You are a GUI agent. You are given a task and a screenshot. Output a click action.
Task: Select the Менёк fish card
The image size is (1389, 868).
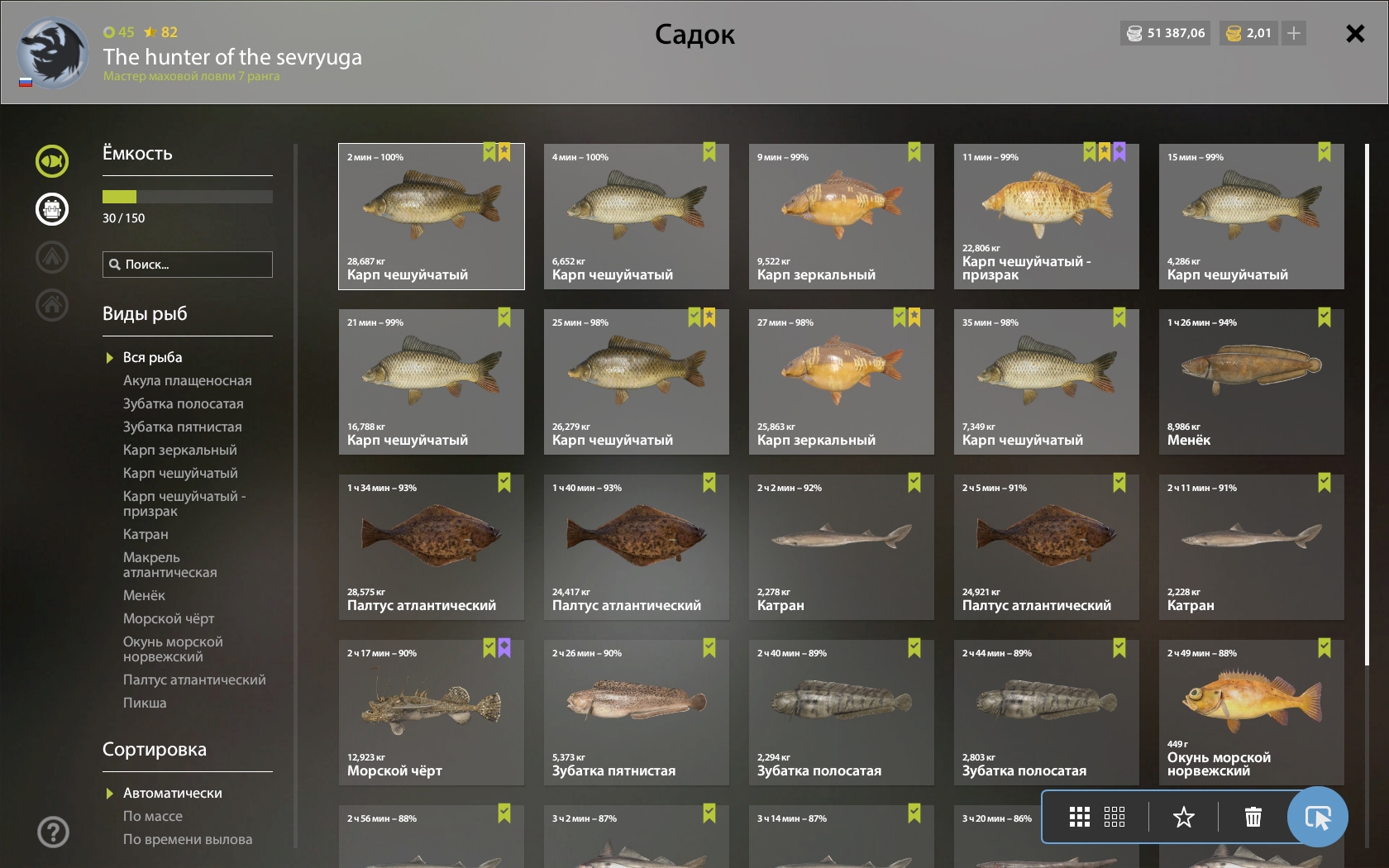click(x=1251, y=382)
